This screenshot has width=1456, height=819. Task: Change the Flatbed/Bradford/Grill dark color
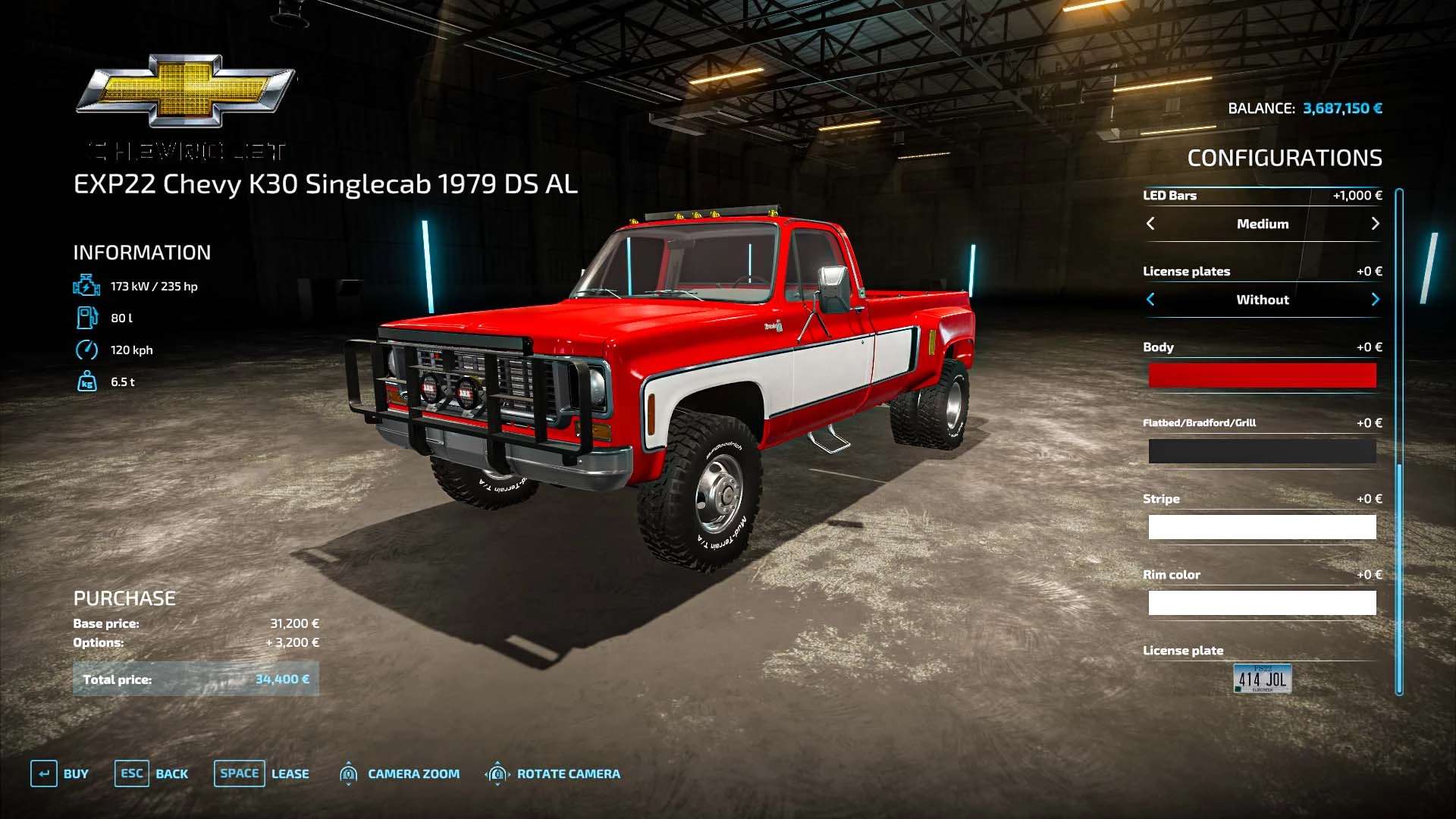1262,451
